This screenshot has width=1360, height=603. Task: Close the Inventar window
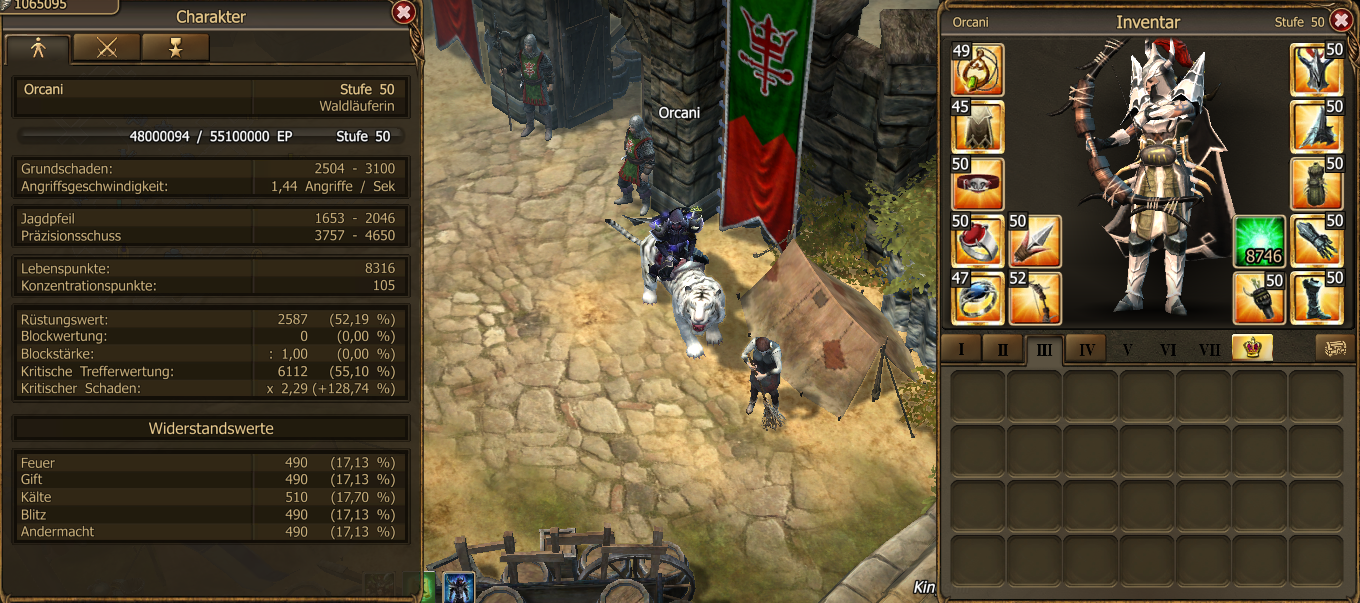point(1341,20)
